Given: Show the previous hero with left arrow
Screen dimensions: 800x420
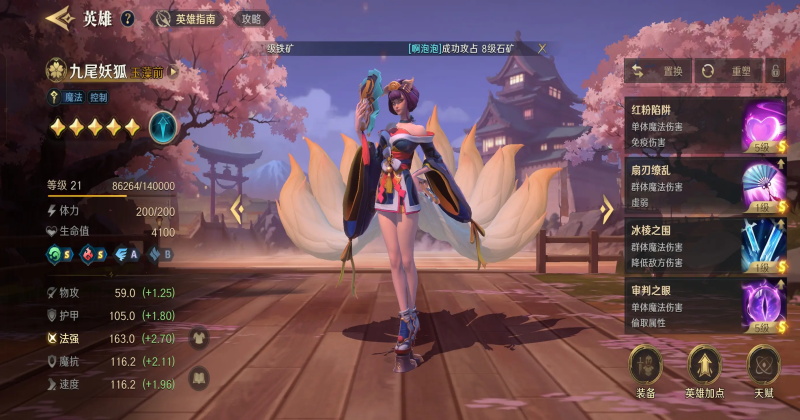Looking at the screenshot, I should (237, 209).
